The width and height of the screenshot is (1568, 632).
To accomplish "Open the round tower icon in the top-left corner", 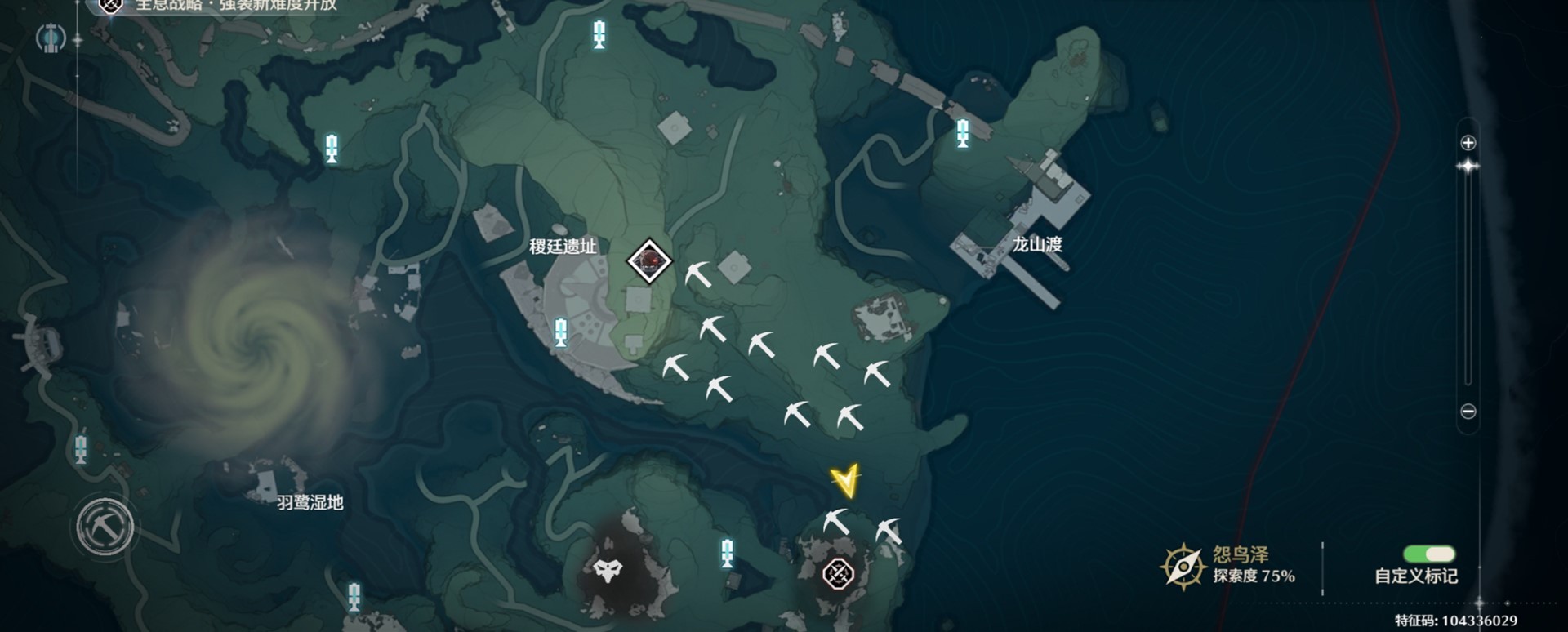I will 51,38.
